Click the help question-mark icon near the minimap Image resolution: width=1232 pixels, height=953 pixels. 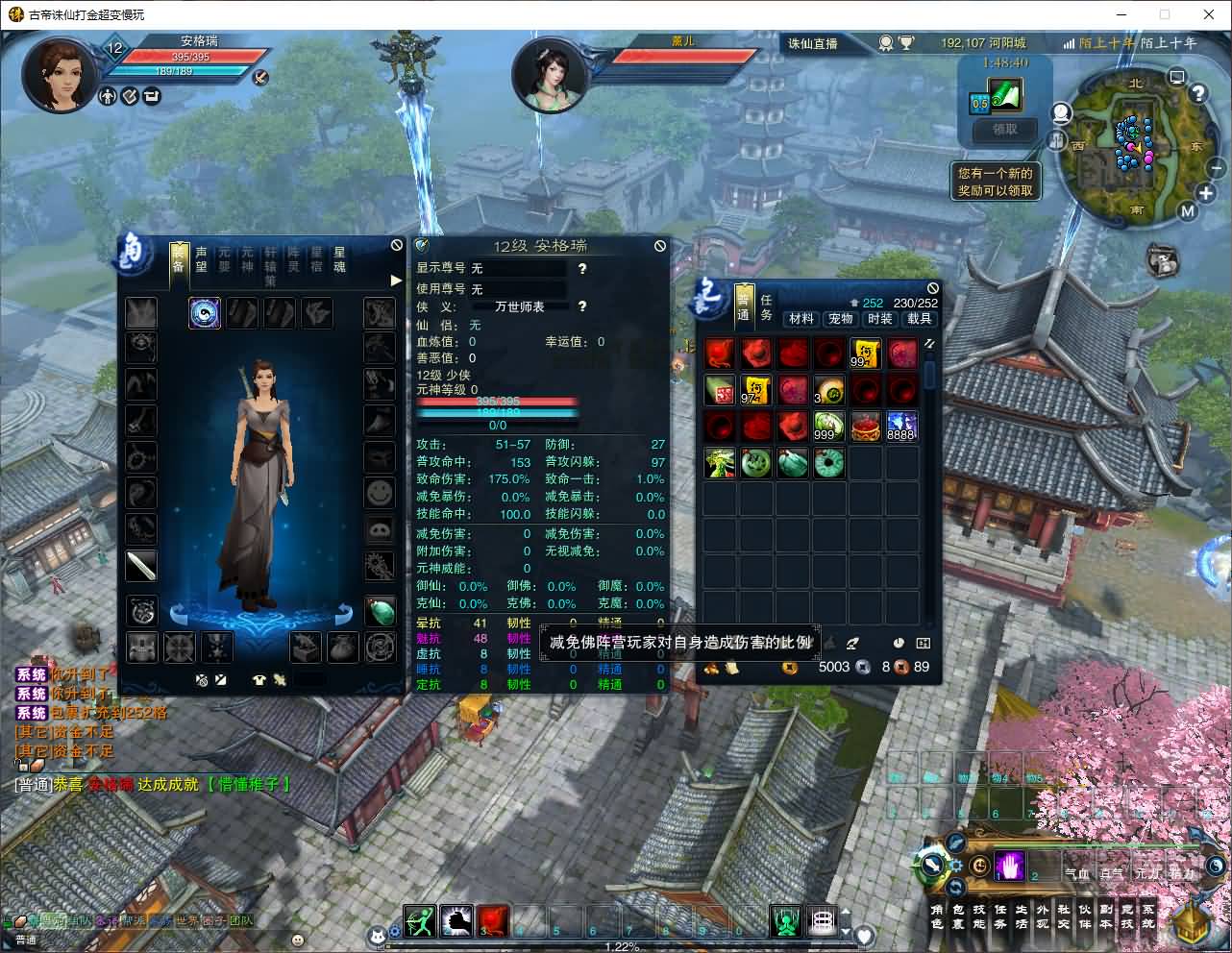[1198, 93]
